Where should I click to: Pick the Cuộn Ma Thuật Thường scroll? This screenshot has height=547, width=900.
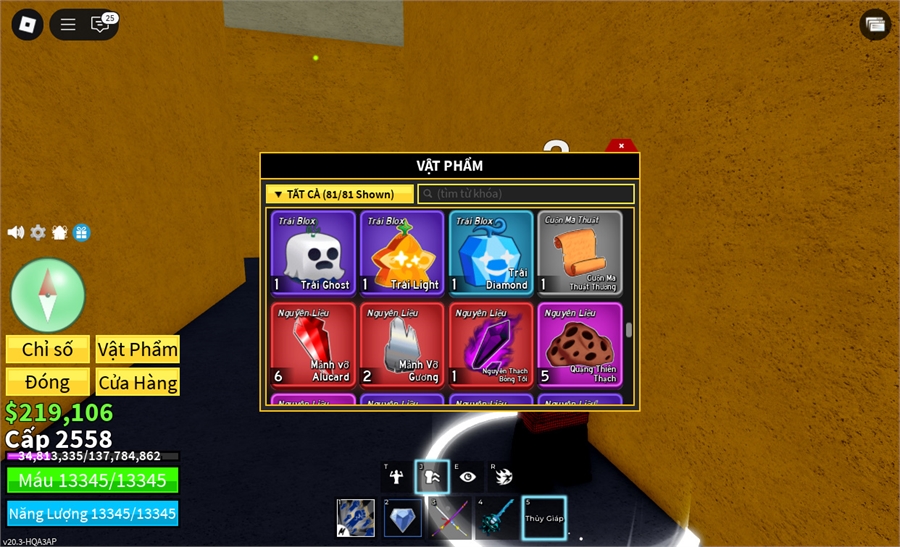(580, 252)
